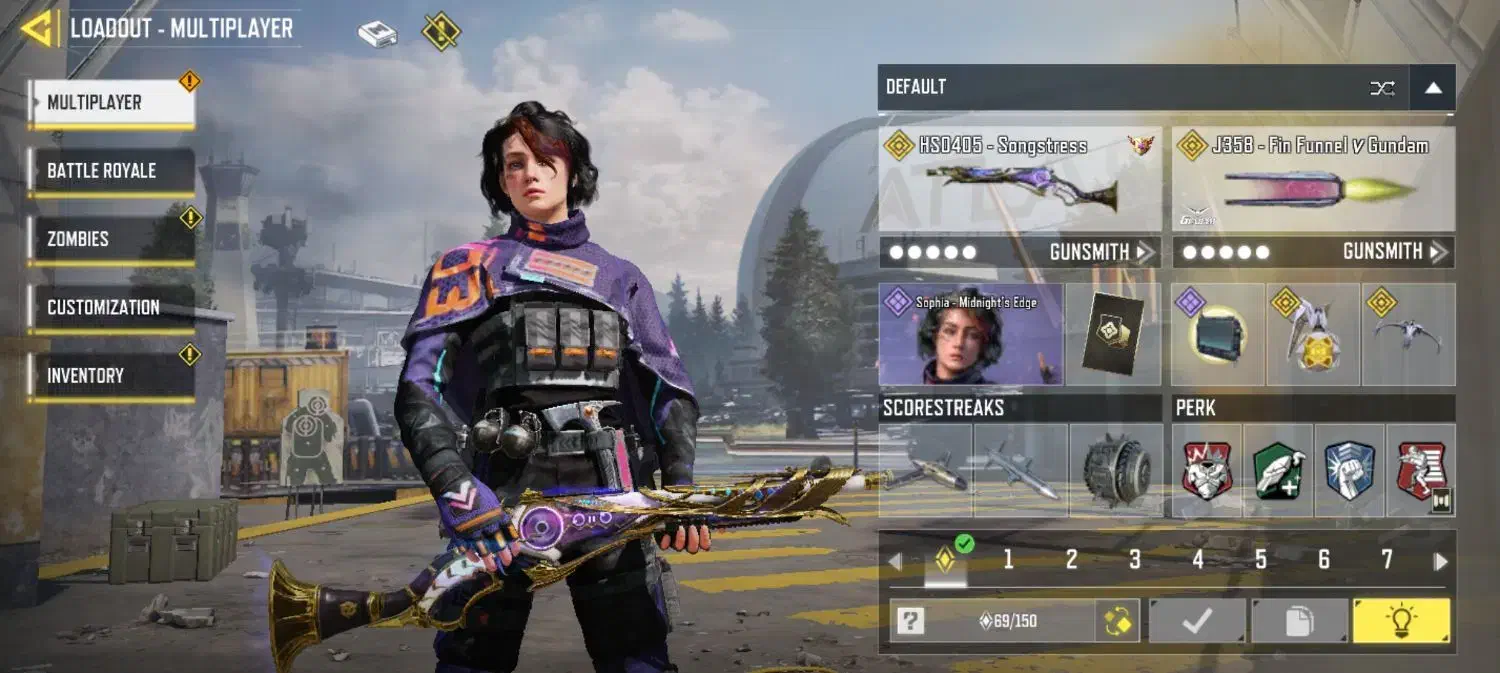This screenshot has width=1500, height=673.
Task: Open the question mark help button
Action: pos(910,622)
